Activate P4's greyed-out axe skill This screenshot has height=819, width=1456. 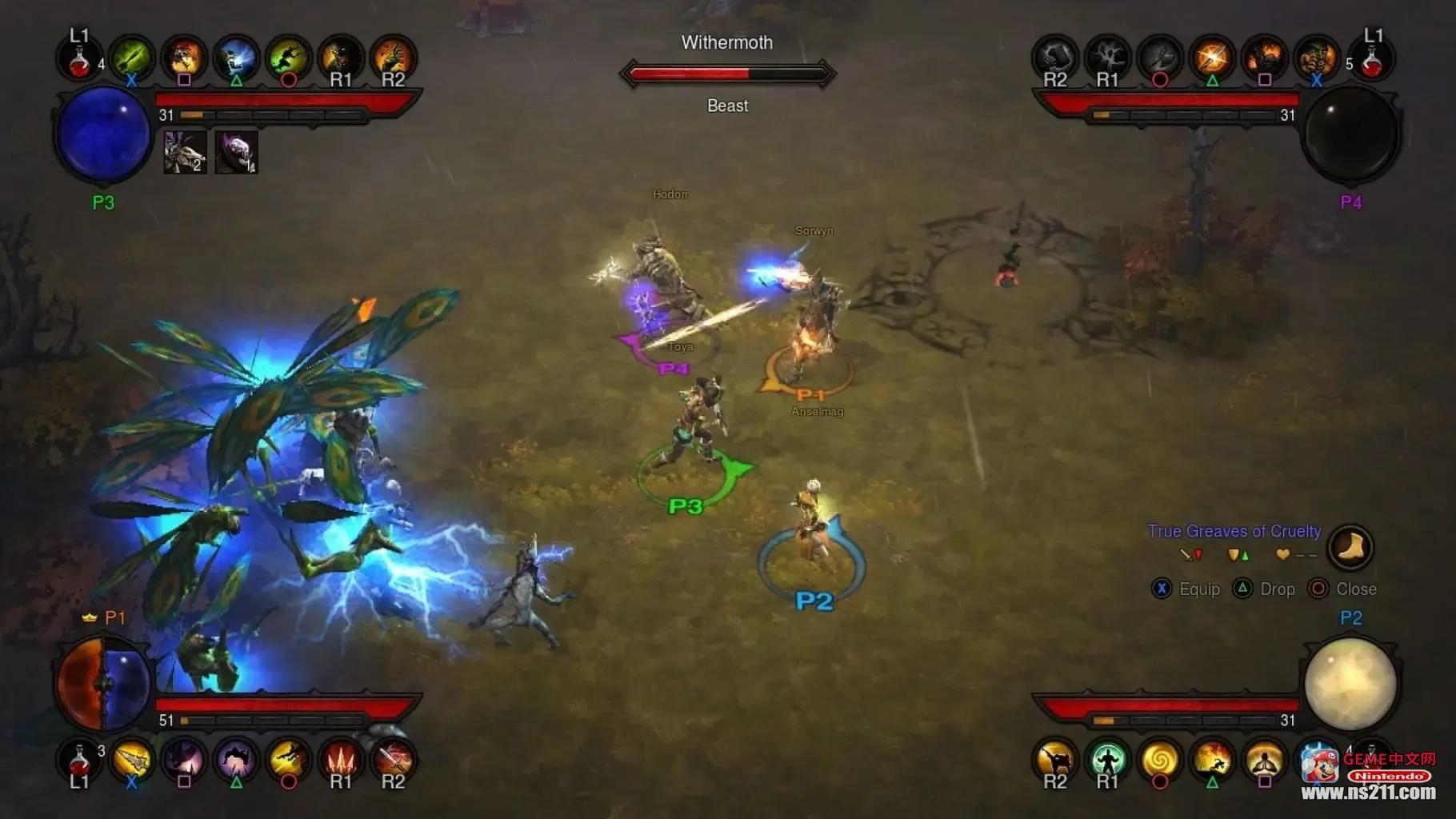pos(1160,58)
